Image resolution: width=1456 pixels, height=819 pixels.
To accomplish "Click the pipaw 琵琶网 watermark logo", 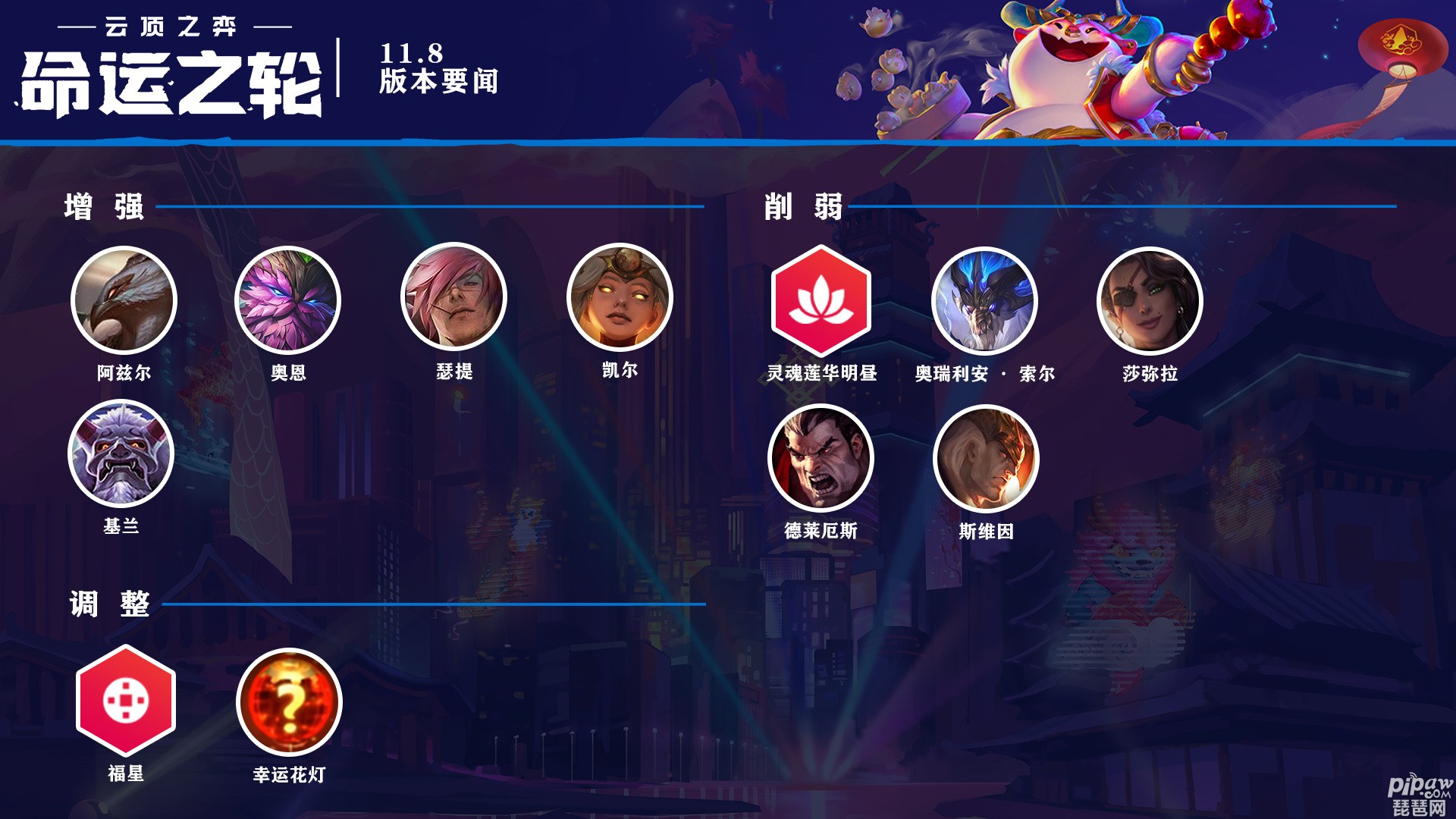I will click(1420, 796).
